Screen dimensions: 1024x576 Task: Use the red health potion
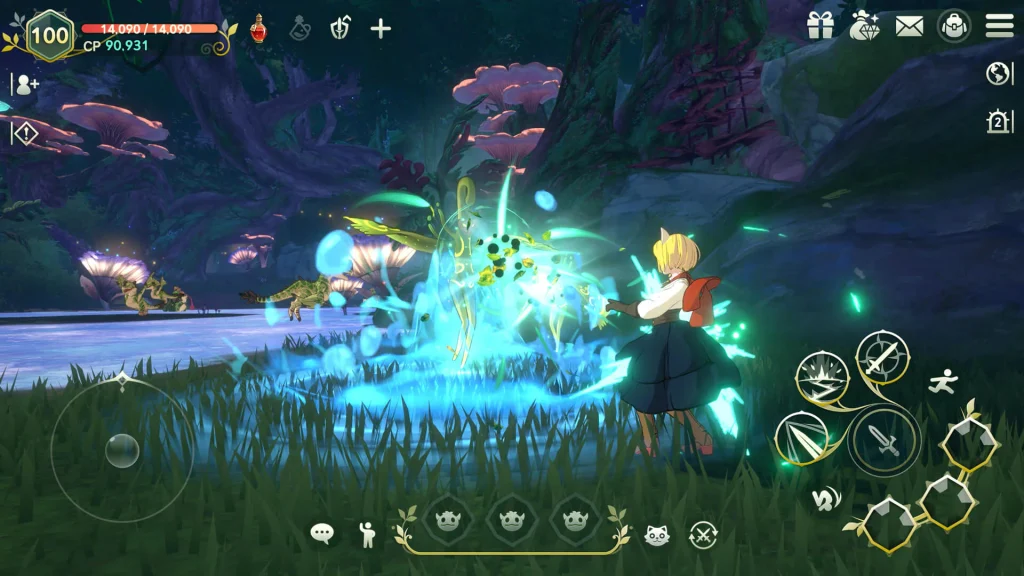(x=258, y=28)
